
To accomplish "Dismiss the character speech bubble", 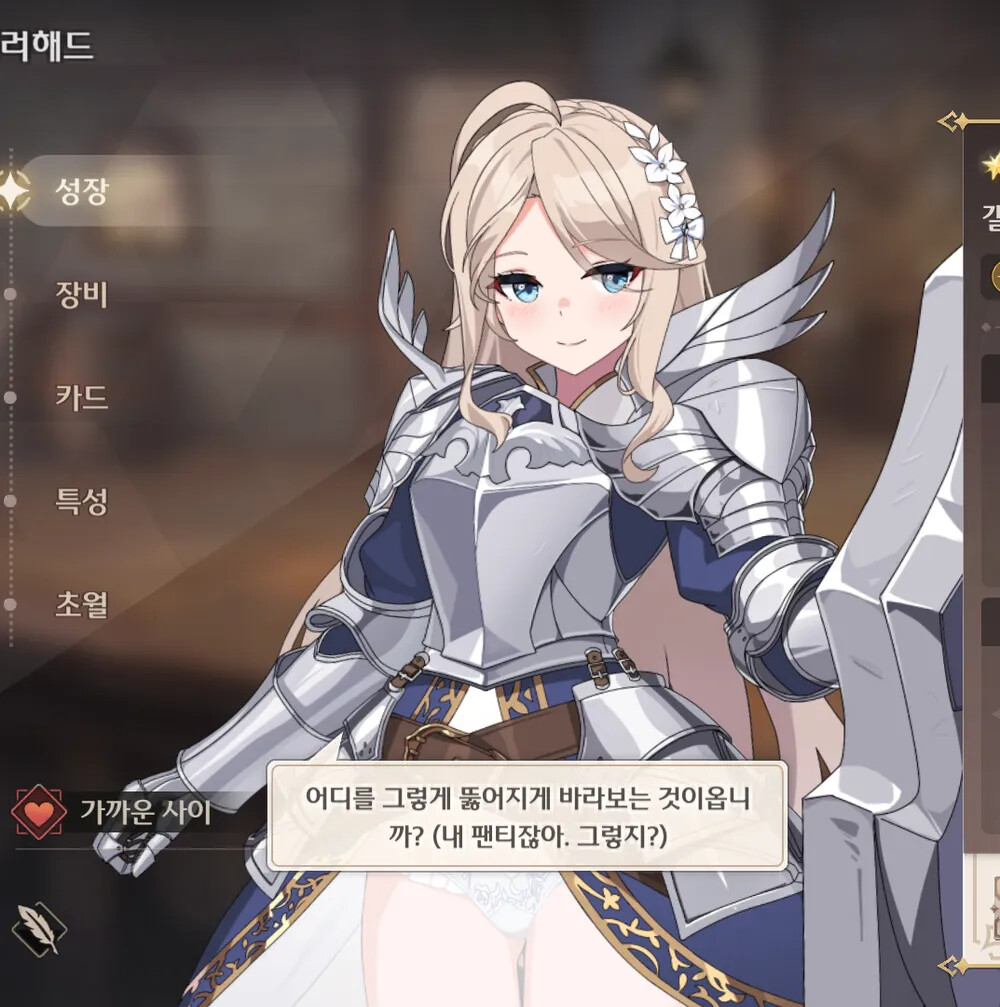I will pyautogui.click(x=526, y=815).
